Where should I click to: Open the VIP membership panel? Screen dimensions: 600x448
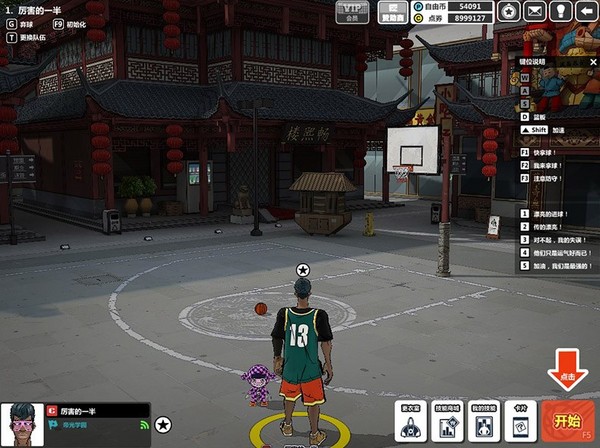350,11
